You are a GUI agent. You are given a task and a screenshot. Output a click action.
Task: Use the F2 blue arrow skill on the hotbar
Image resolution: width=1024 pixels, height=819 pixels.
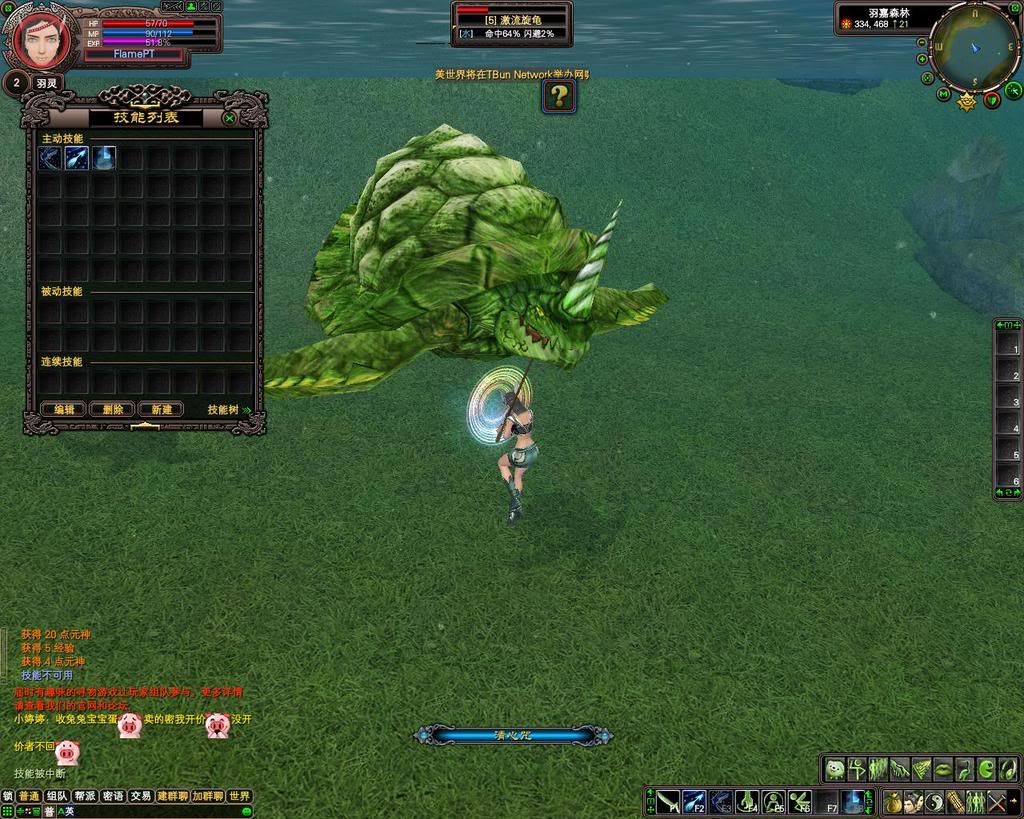click(x=694, y=801)
